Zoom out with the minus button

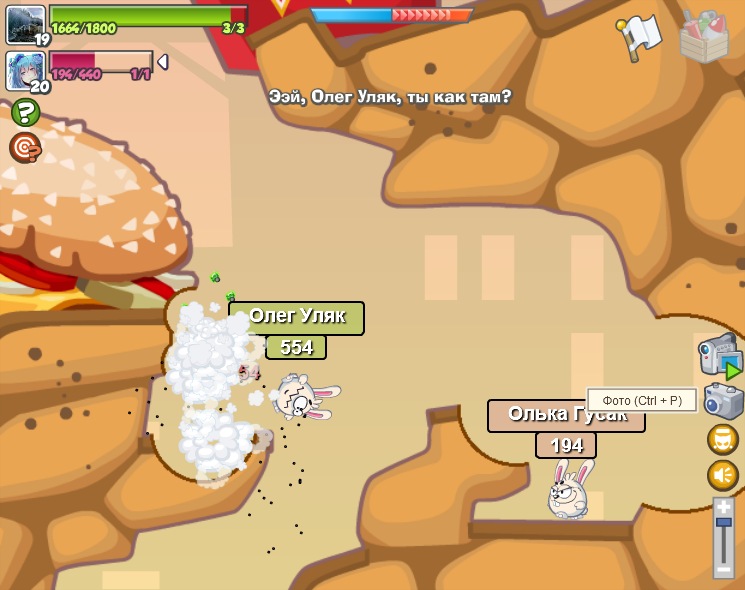[724, 569]
